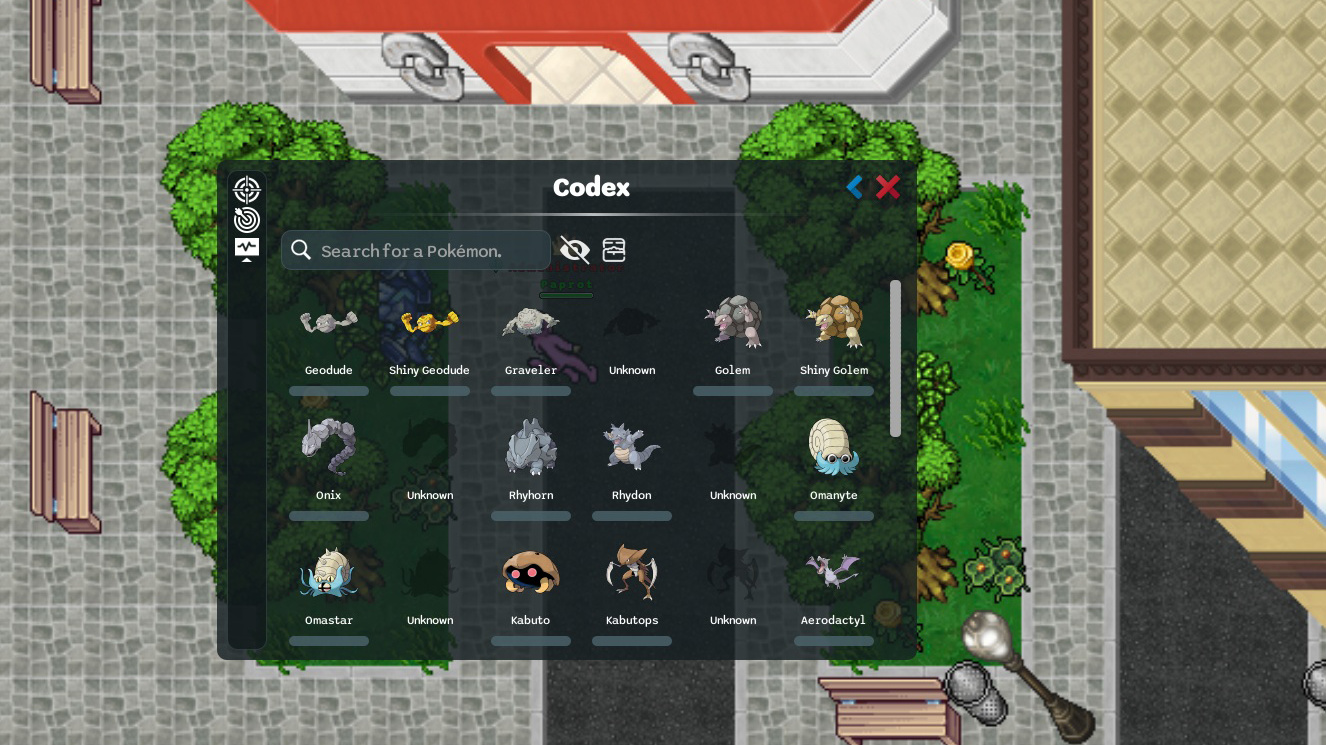This screenshot has width=1326, height=745.
Task: Select the Shiny Geodude sprite
Action: (x=429, y=321)
